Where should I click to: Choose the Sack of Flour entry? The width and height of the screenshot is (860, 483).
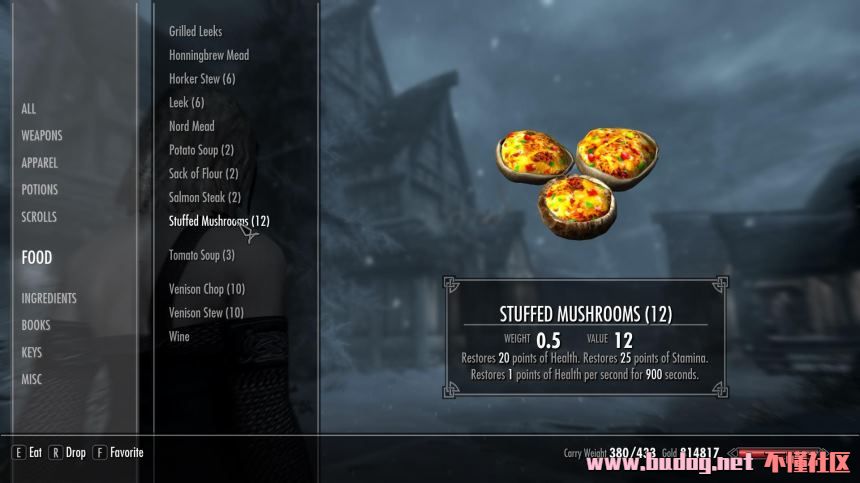203,174
